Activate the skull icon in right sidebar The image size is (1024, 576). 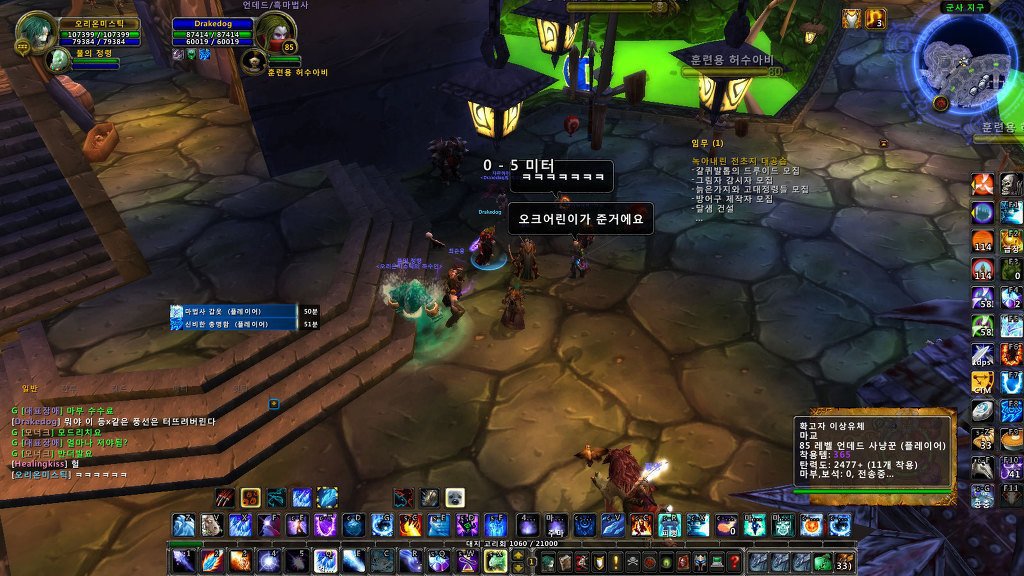pos(1008,184)
